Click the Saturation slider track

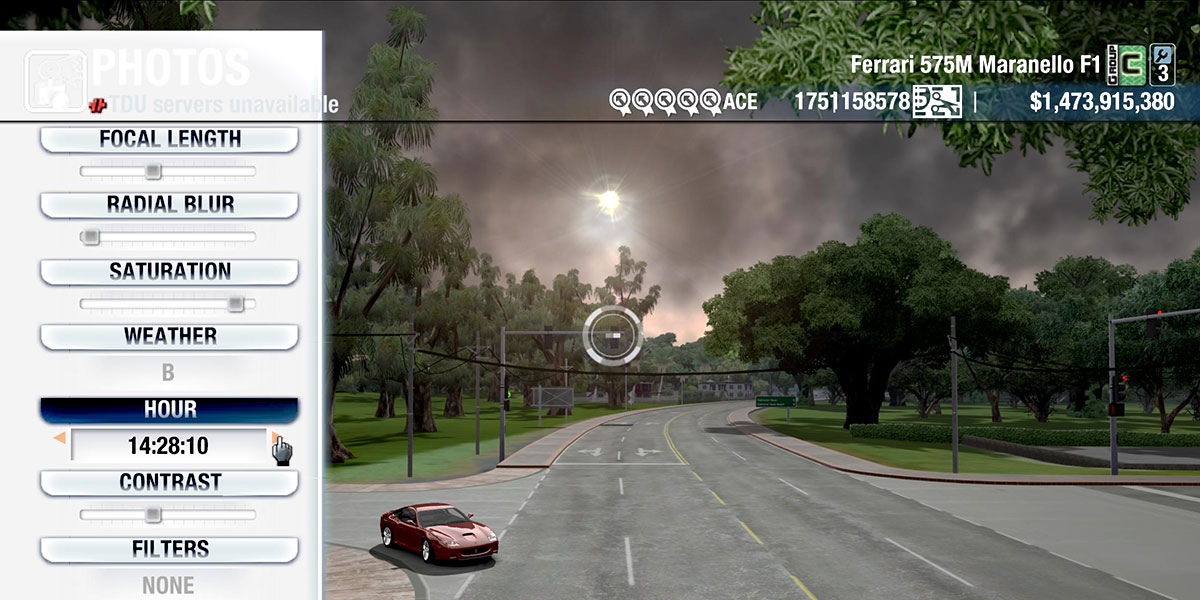(168, 303)
